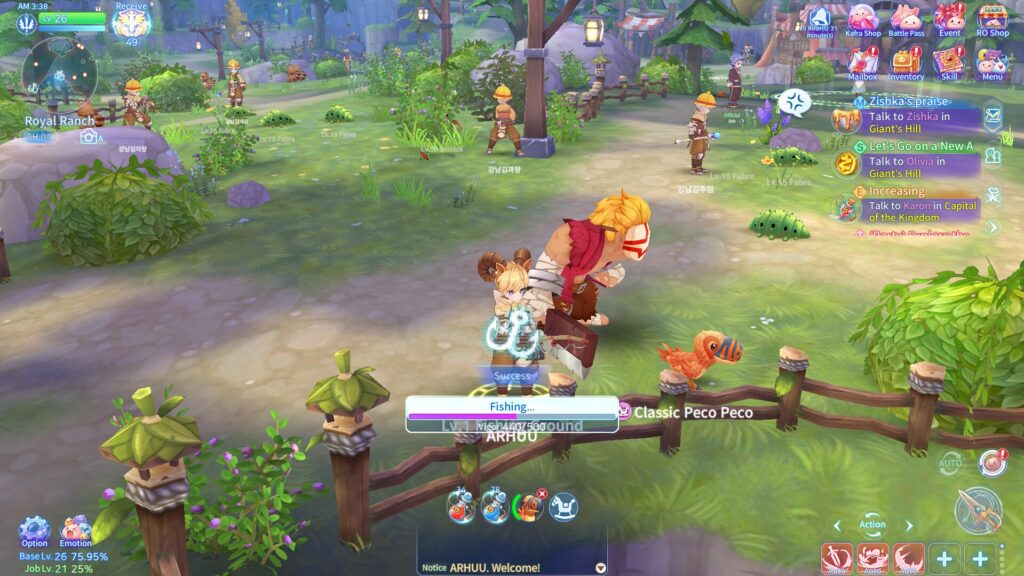Expand the Notice chat box arrow
Image resolution: width=1024 pixels, height=576 pixels.
(x=600, y=567)
